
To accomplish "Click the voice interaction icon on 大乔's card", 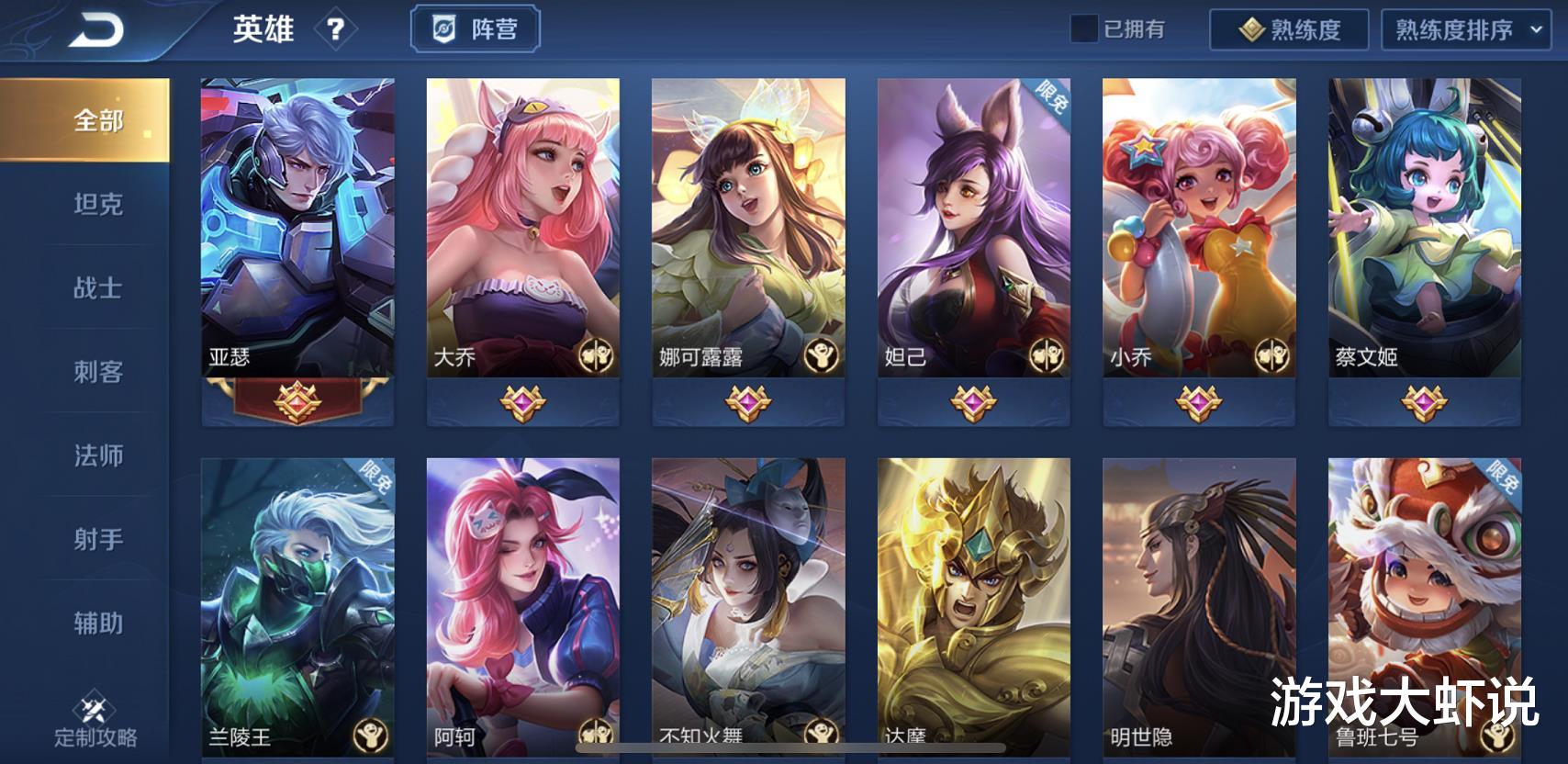I will 596,355.
